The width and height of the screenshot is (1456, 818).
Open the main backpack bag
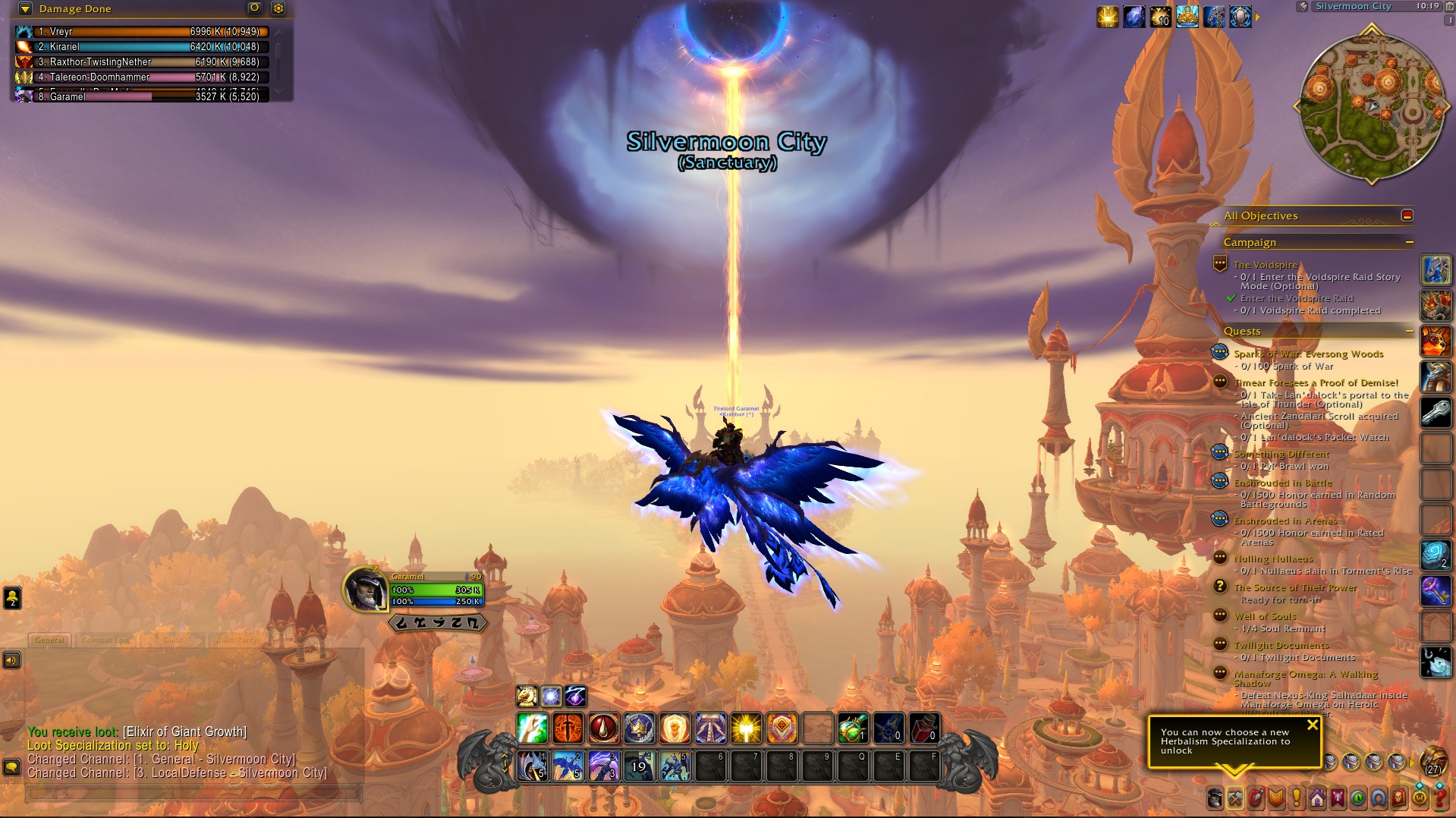[x=1433, y=760]
